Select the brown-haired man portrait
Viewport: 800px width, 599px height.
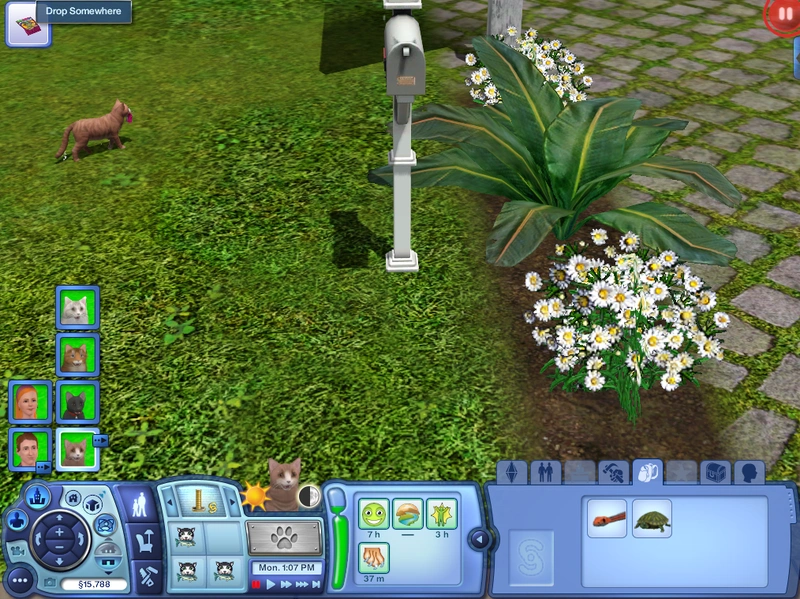click(x=30, y=449)
